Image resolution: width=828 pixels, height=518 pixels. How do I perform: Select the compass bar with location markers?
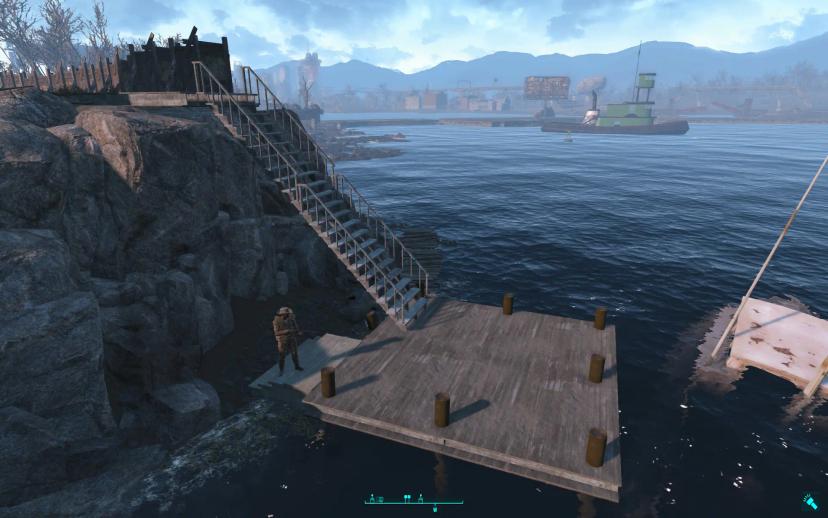tap(414, 499)
